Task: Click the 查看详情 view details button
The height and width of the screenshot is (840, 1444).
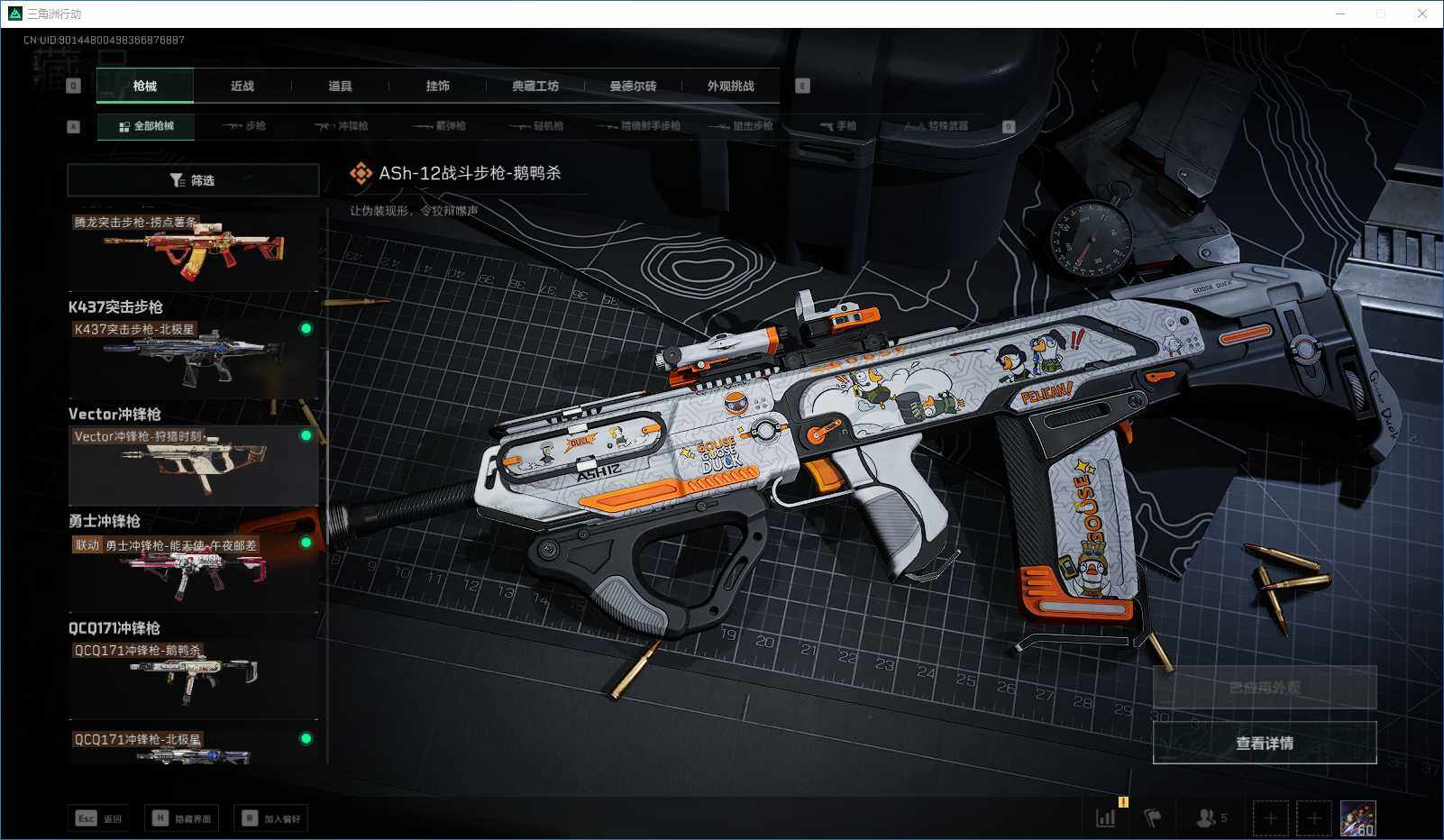Action: (1264, 743)
